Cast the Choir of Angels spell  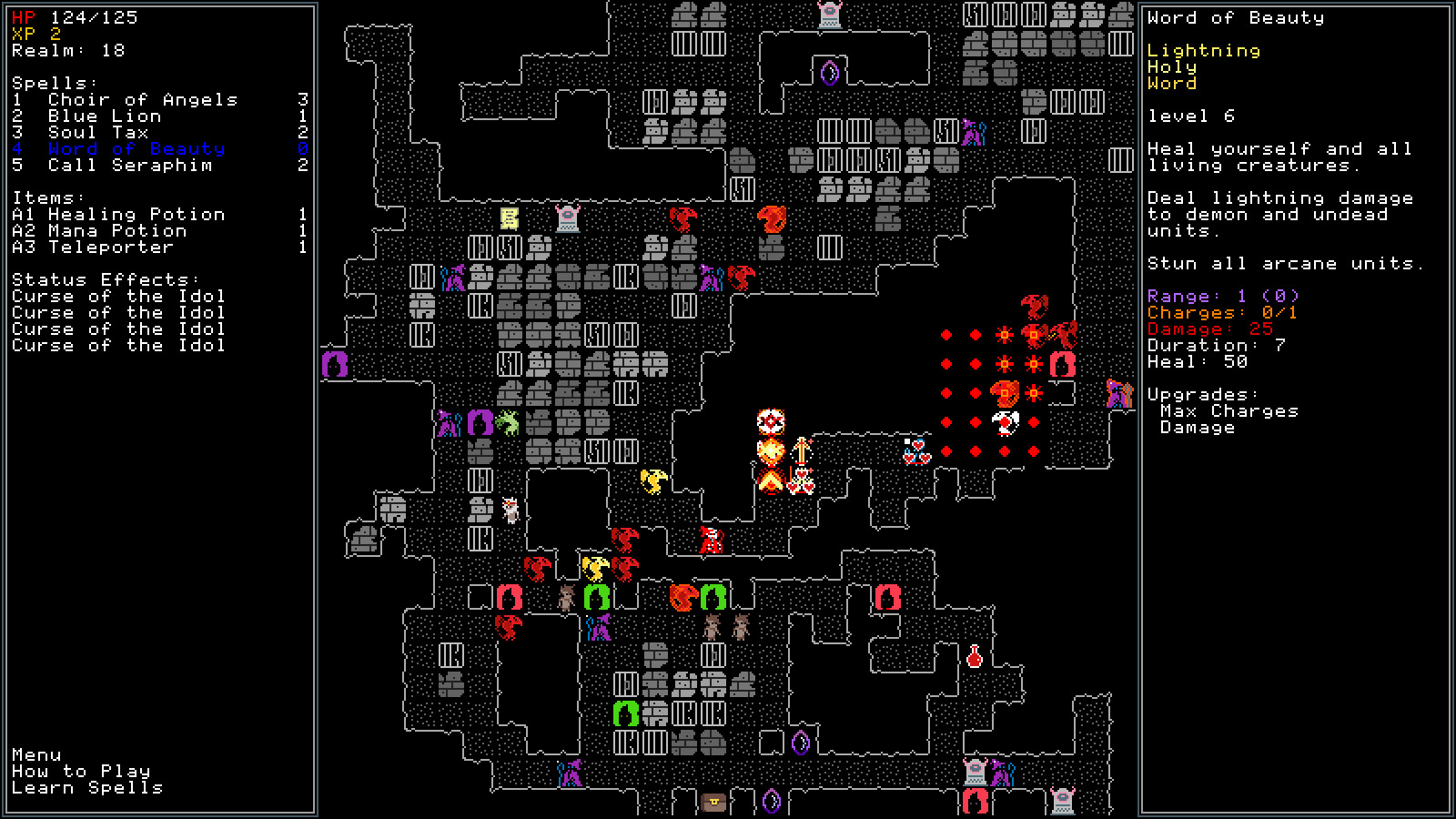[x=146, y=99]
